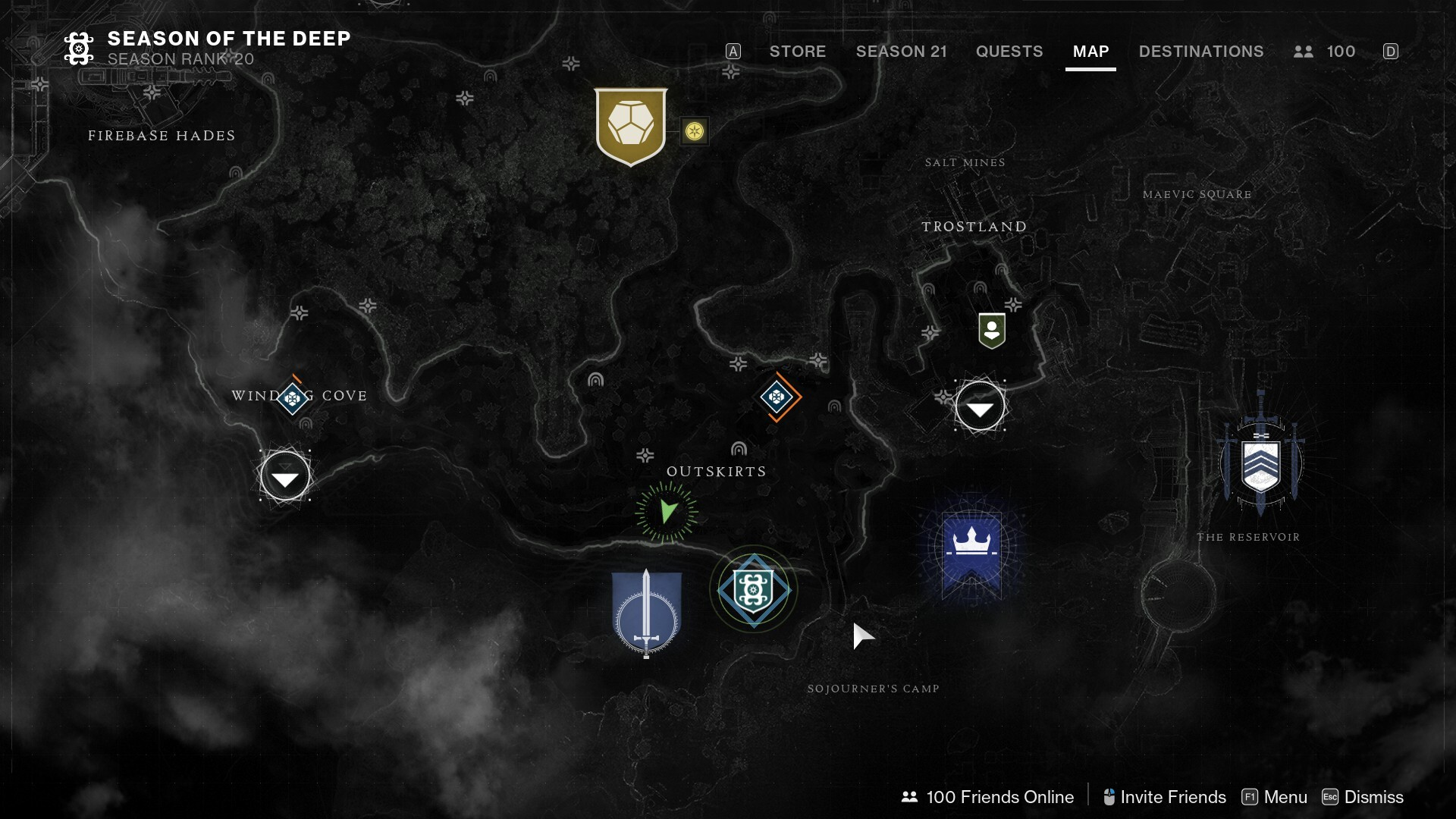Select the seasonal activity node near Outskirts
This screenshot has height=819, width=1456.
(753, 589)
